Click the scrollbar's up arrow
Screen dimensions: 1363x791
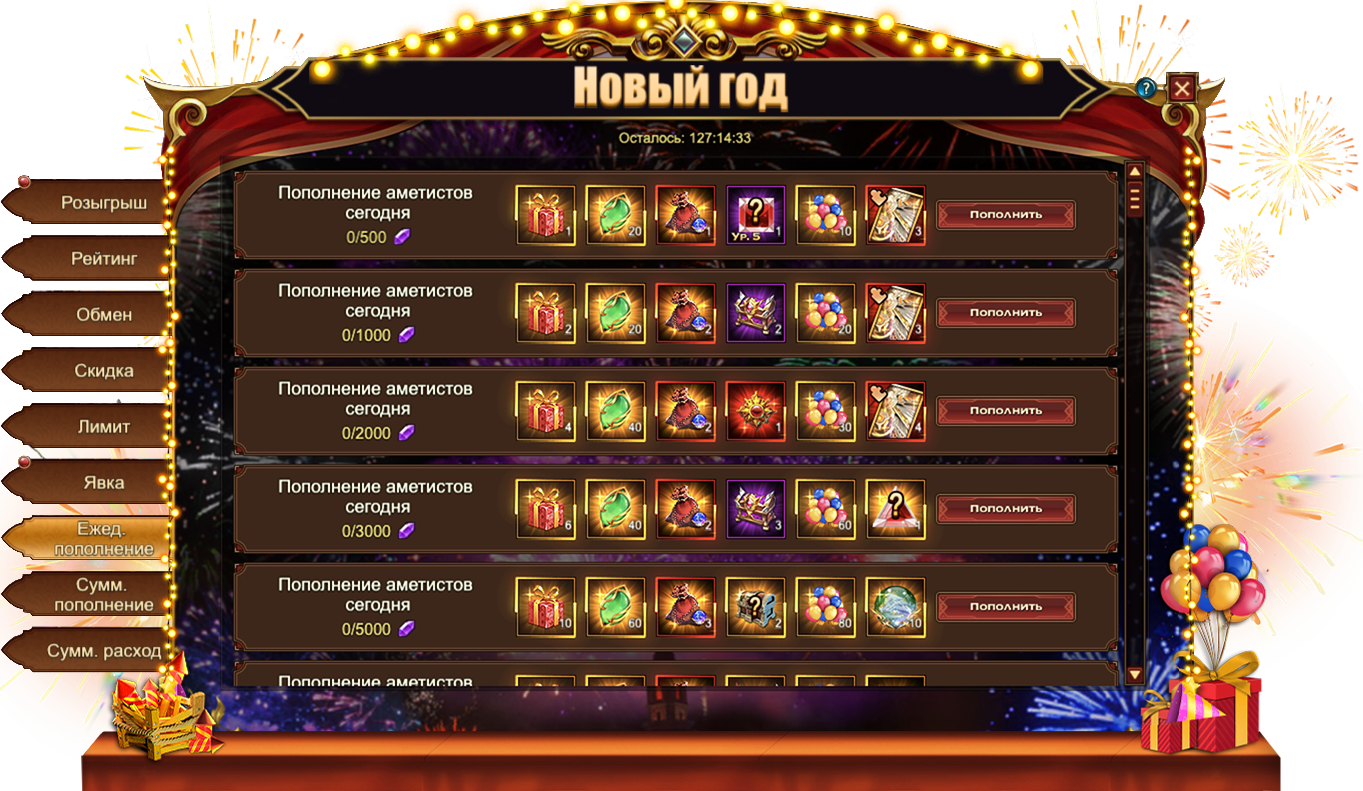(1135, 171)
